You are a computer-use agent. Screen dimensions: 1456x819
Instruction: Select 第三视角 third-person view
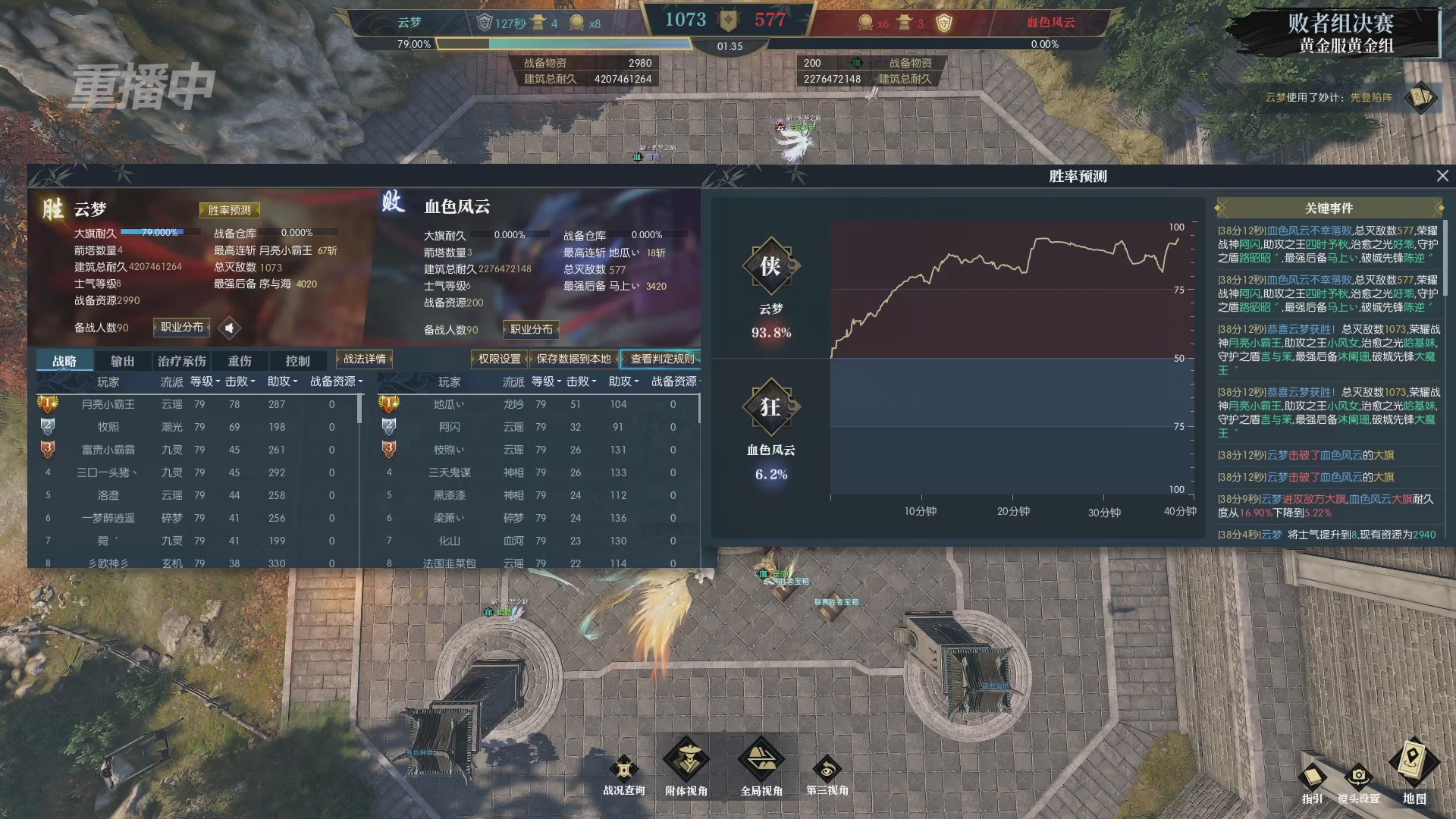[827, 770]
